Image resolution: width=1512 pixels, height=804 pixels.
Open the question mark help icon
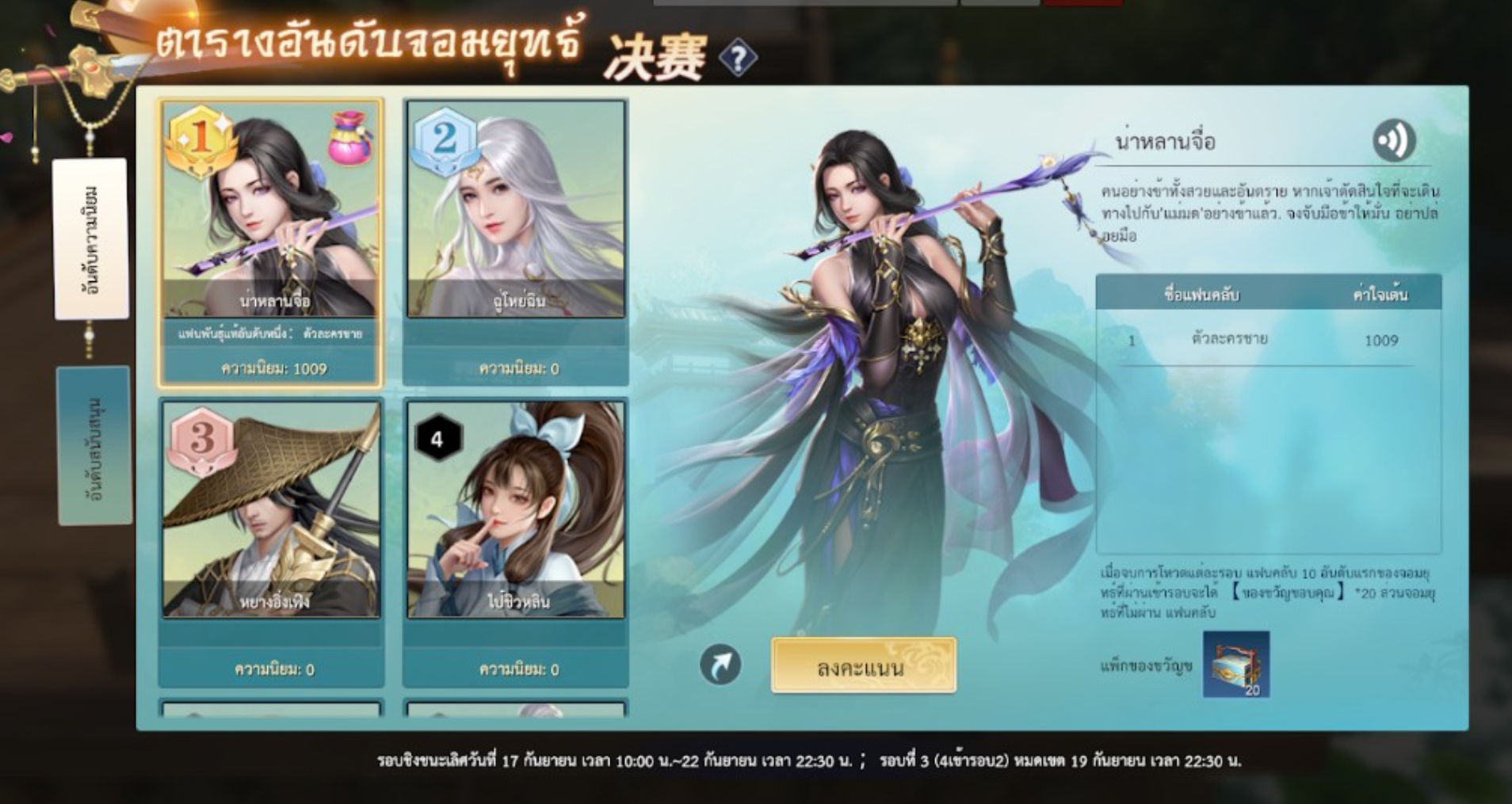pos(738,59)
